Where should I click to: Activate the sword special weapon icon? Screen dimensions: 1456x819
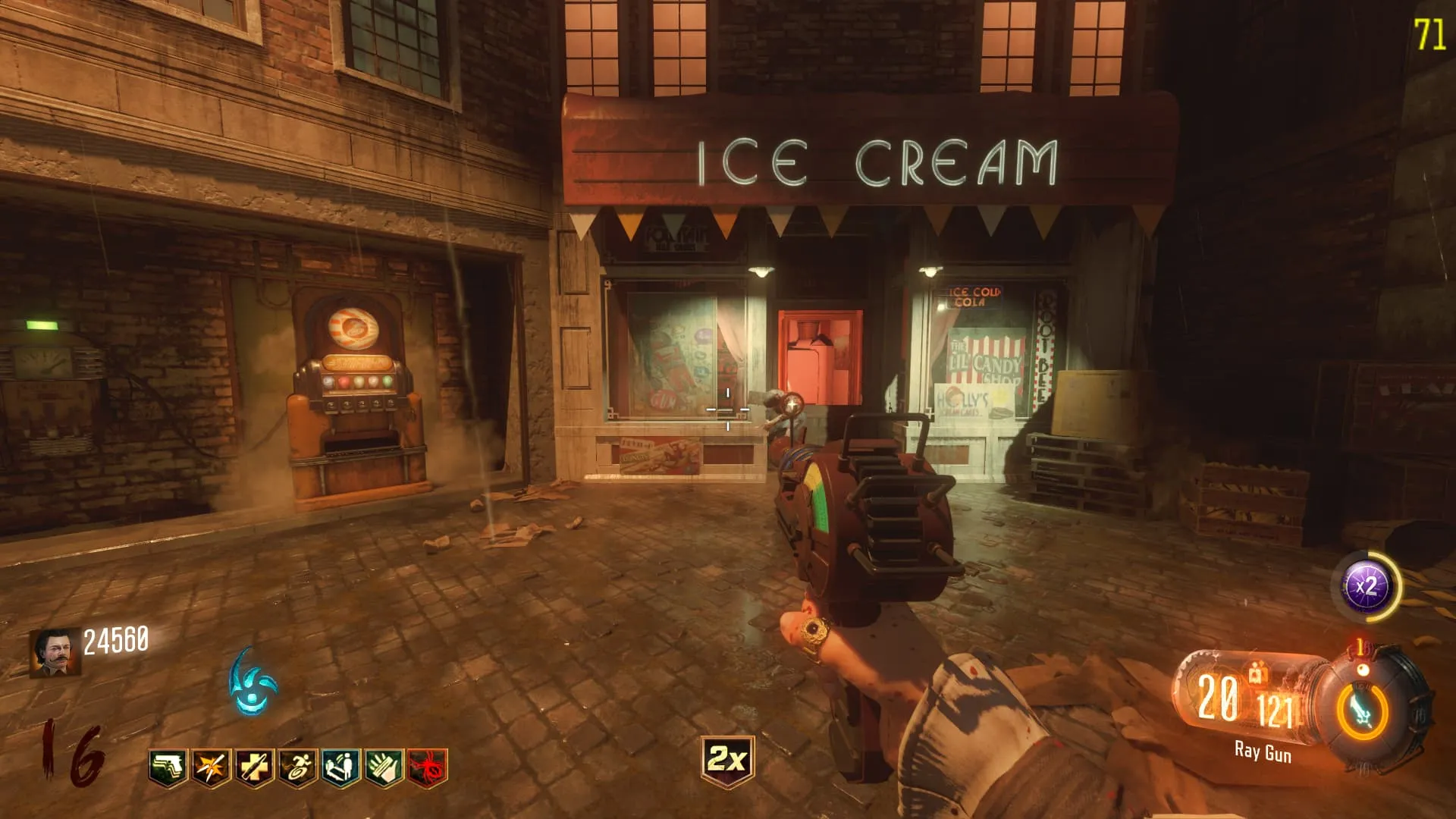point(1363,711)
